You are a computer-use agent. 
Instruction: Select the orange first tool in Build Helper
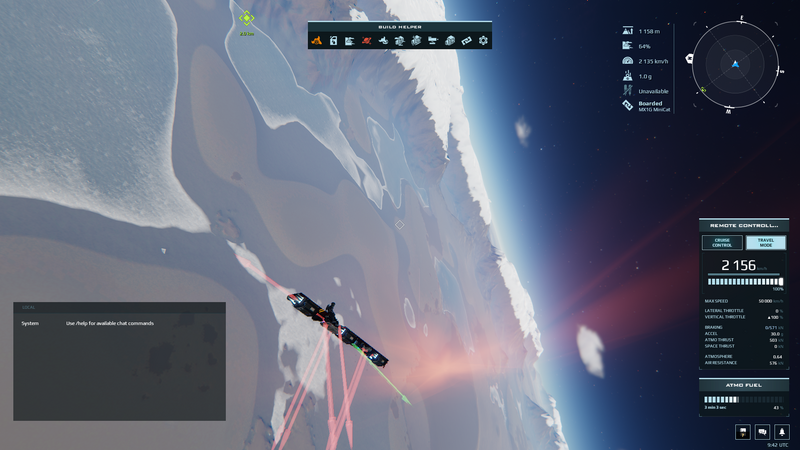(316, 41)
